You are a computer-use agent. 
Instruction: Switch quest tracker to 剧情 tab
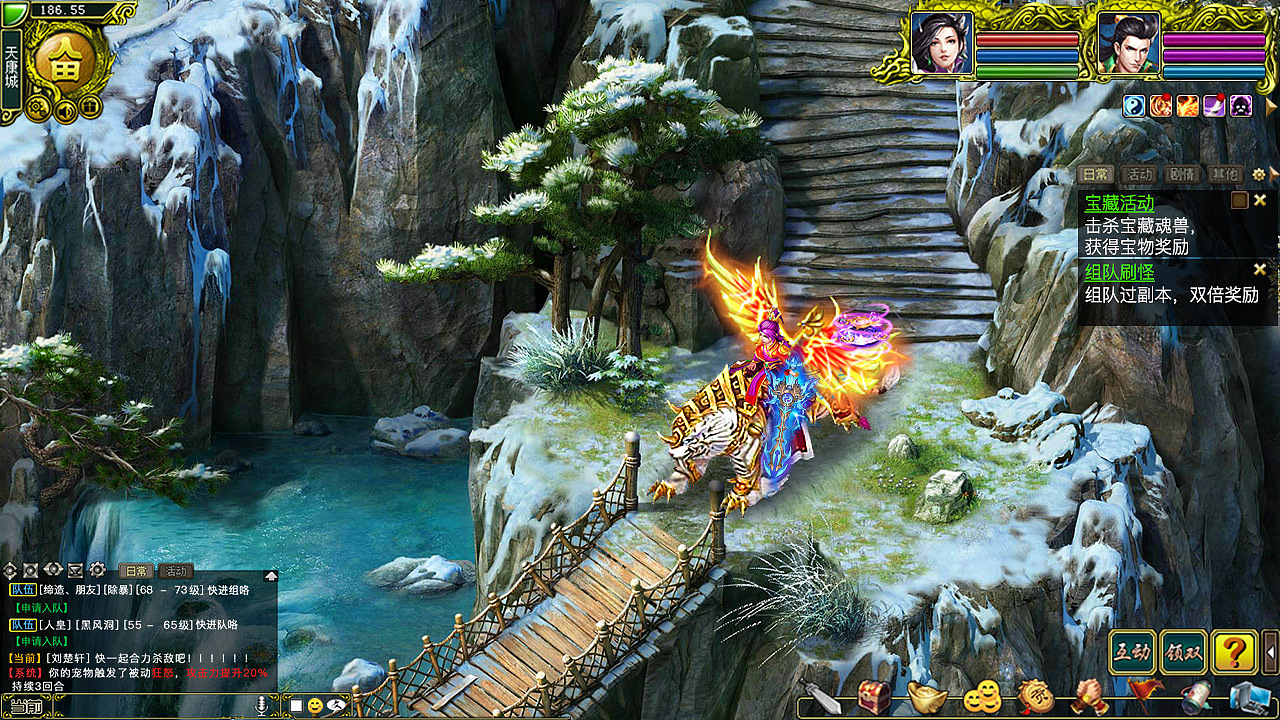click(x=1183, y=174)
